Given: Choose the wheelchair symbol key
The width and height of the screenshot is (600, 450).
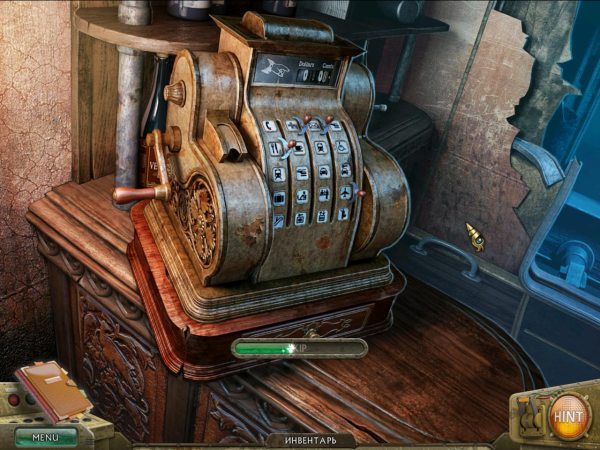Looking at the screenshot, I should click(342, 146).
